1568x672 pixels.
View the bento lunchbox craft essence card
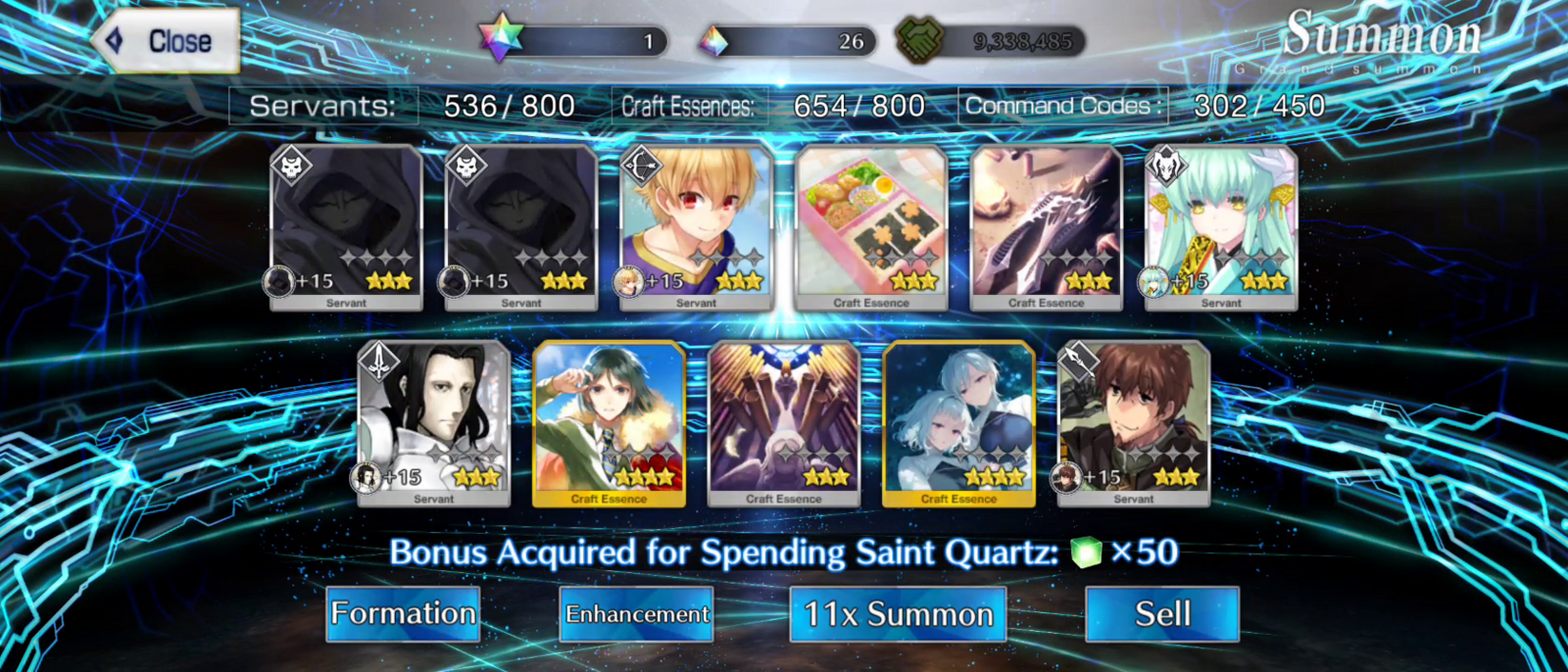tap(871, 227)
